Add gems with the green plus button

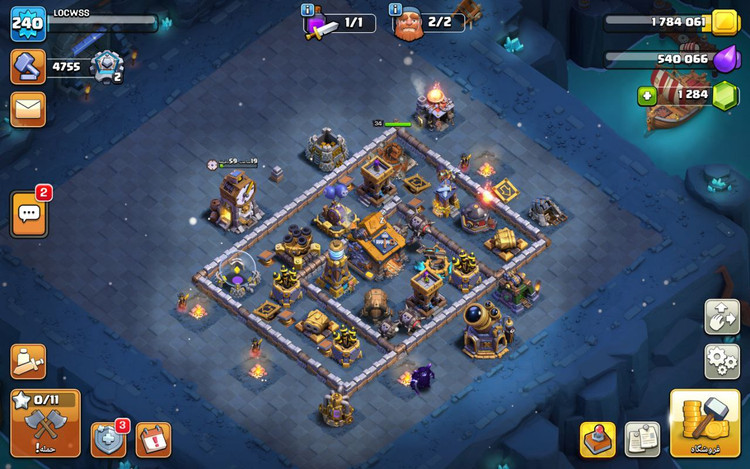(647, 96)
